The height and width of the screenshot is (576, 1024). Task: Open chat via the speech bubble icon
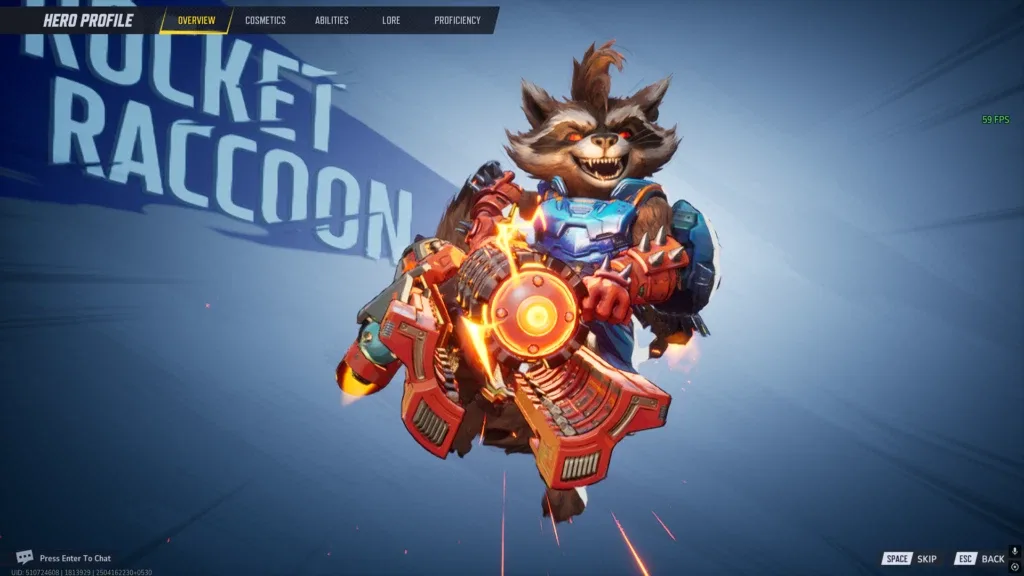tap(25, 557)
